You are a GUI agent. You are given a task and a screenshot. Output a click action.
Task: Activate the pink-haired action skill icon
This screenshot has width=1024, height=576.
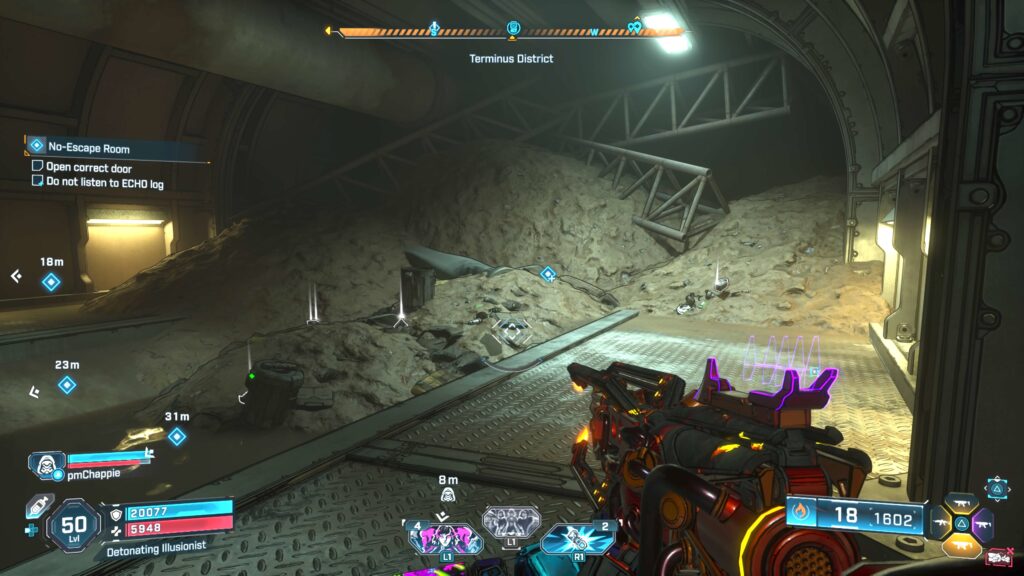[x=445, y=540]
